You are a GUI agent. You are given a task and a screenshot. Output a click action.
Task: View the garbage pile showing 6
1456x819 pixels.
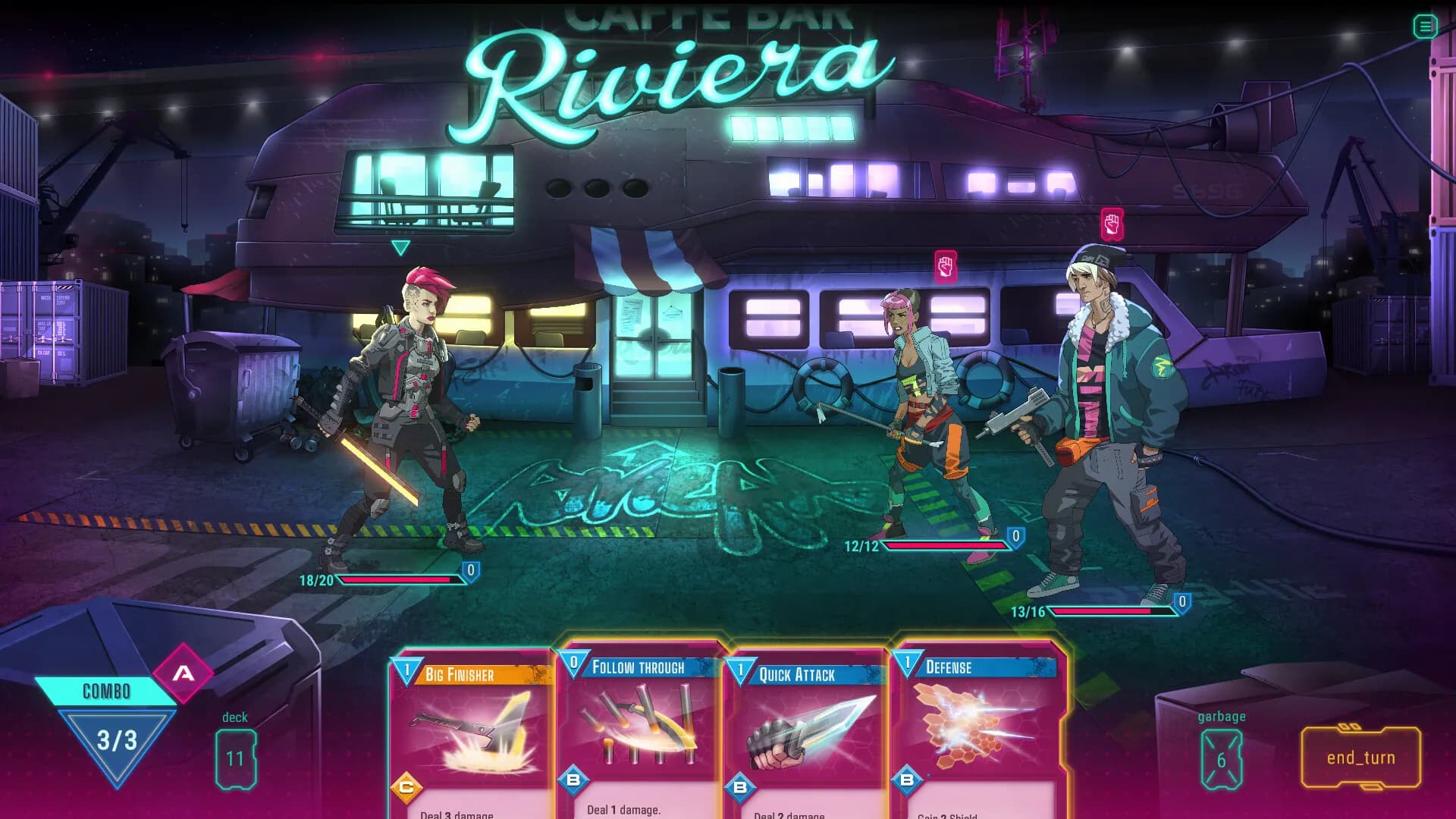[1221, 760]
